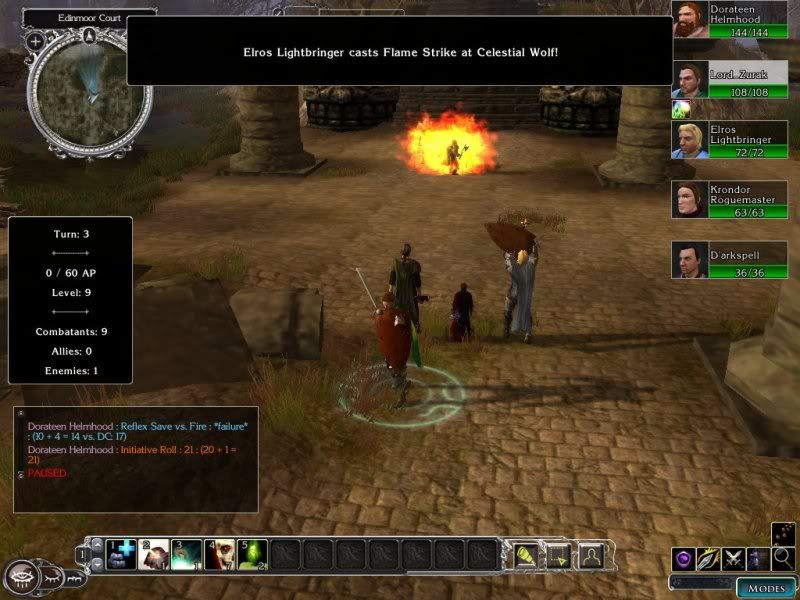This screenshot has height=600, width=800.
Task: Click the character silhouette button
Action: (591, 553)
